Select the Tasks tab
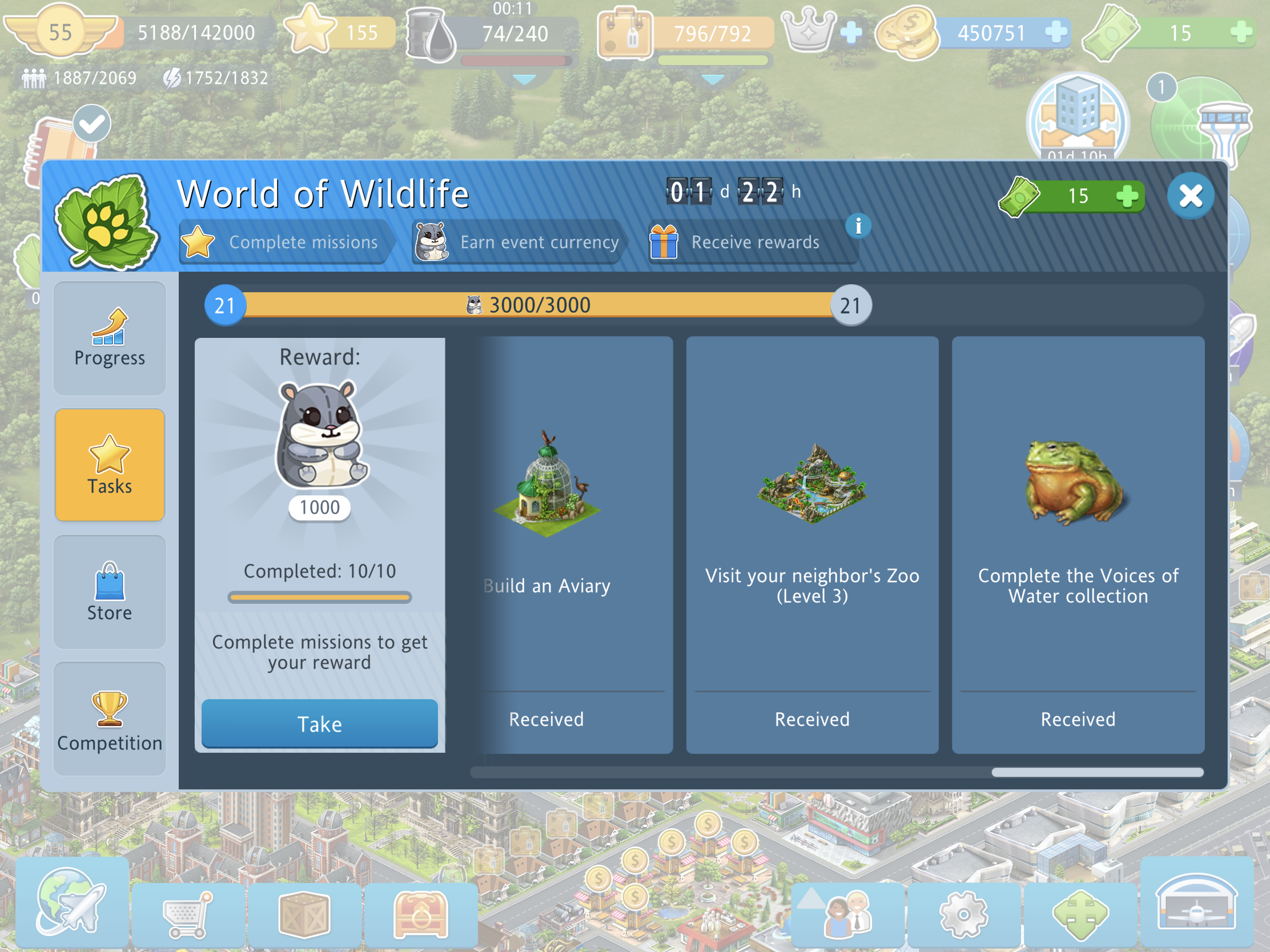Viewport: 1270px width, 952px height. click(x=110, y=465)
